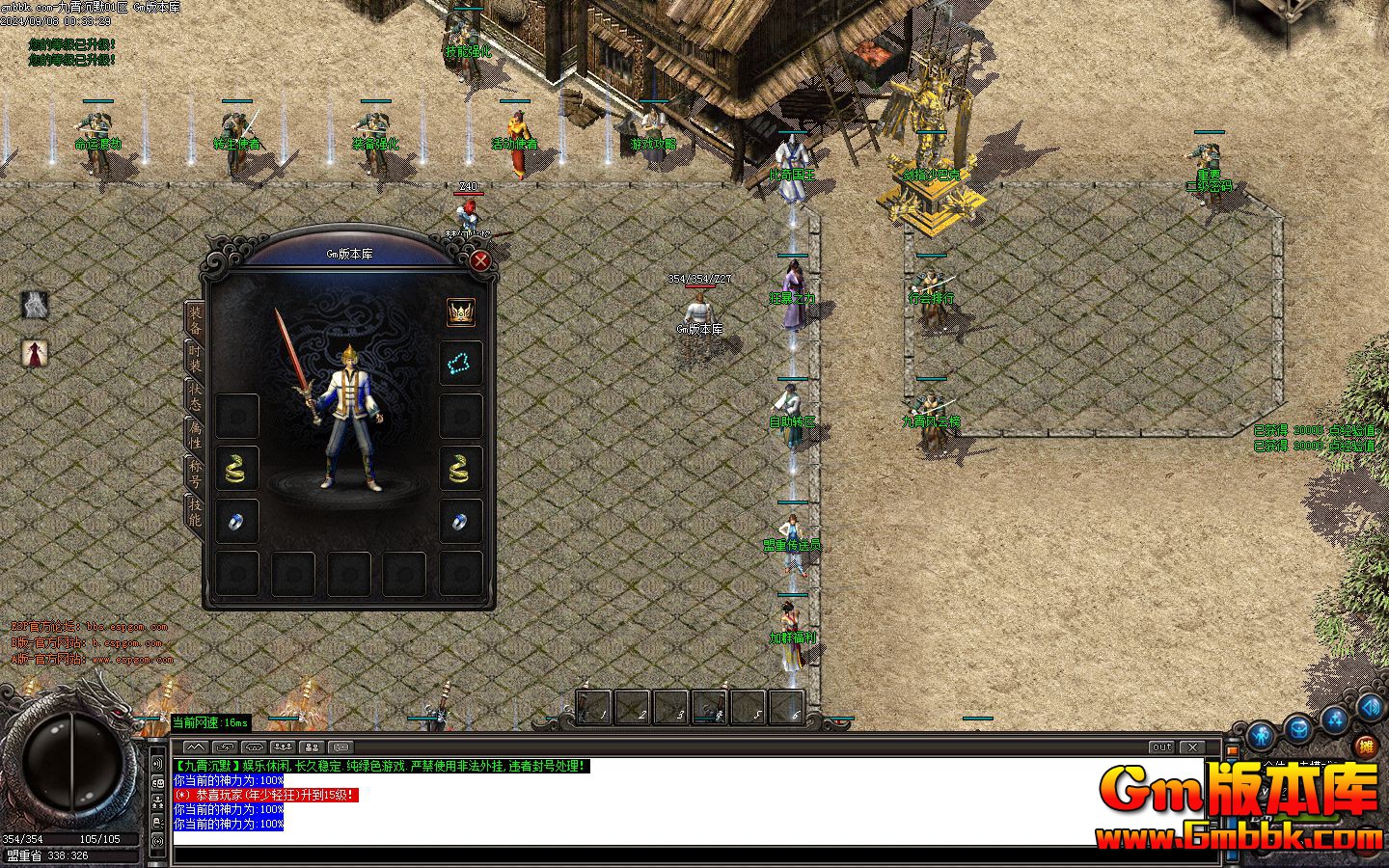Screen dimensions: 1389x868
Task: Select the 装备 equipment tab
Action: (x=195, y=317)
